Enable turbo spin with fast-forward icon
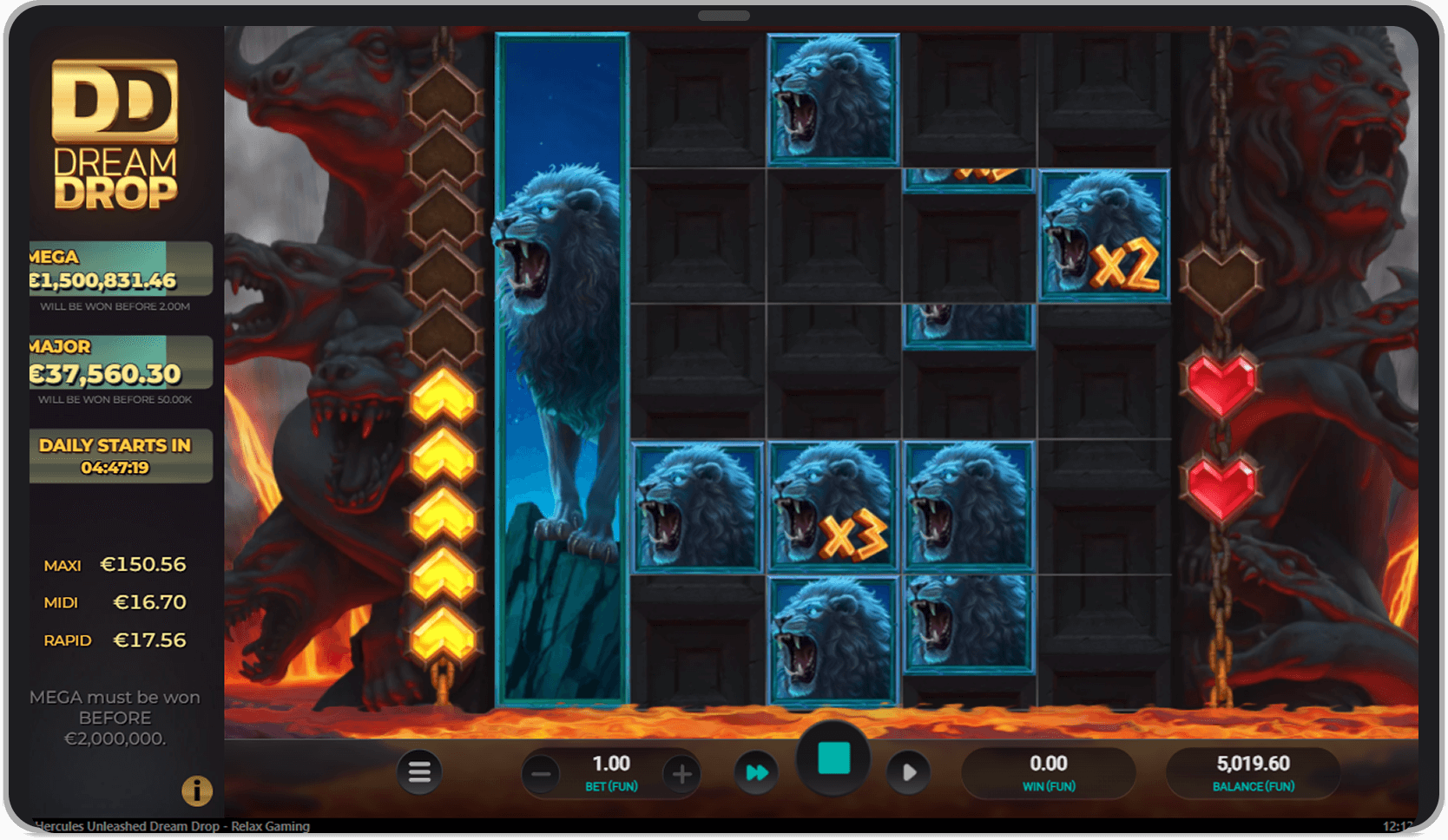 point(756,771)
